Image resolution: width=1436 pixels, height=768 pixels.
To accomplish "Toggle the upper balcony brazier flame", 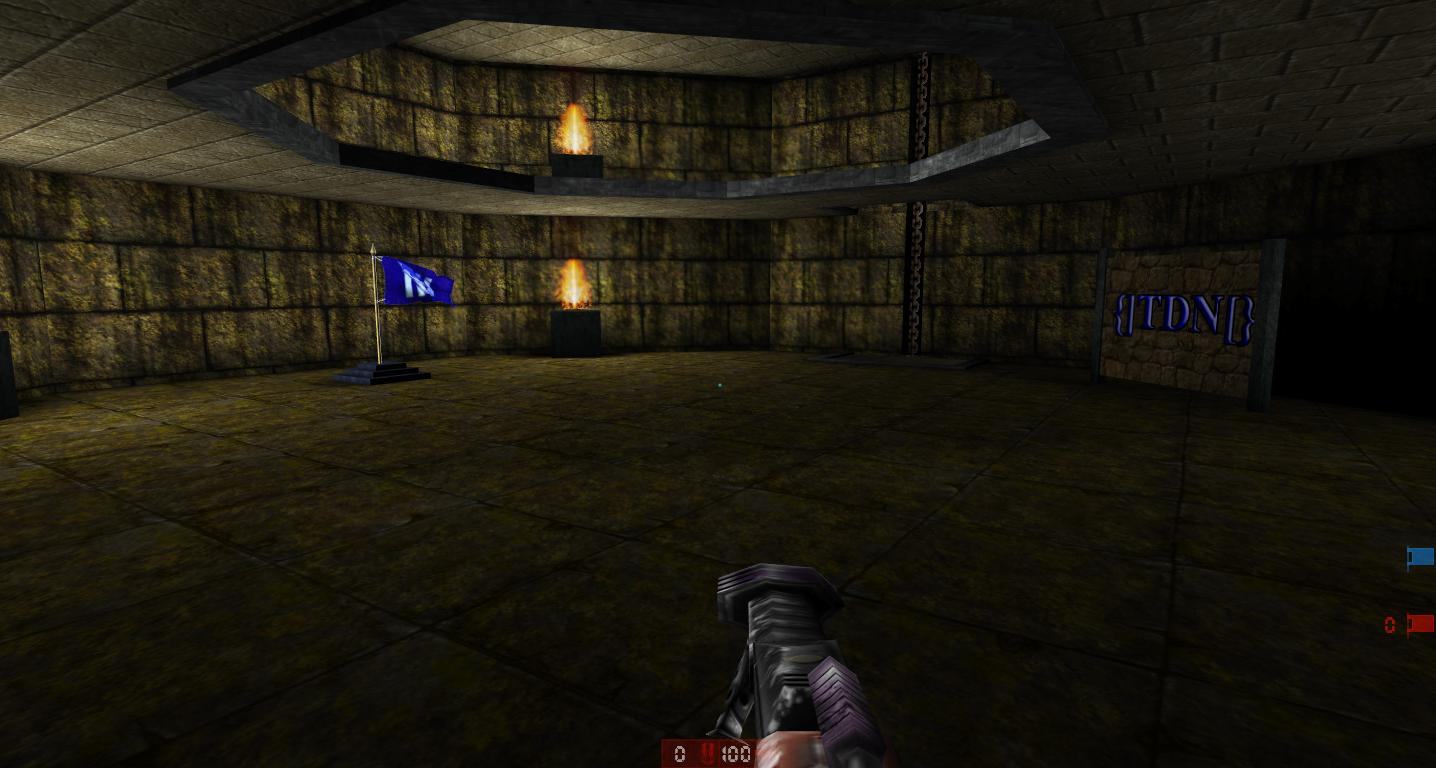I will (572, 130).
